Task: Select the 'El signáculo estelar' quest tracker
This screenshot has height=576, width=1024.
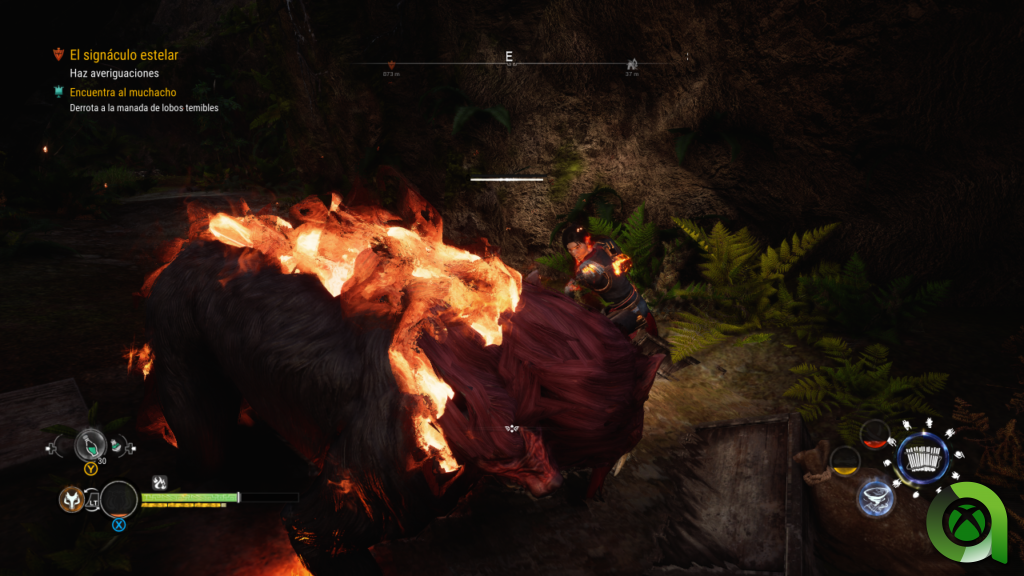Action: point(123,55)
